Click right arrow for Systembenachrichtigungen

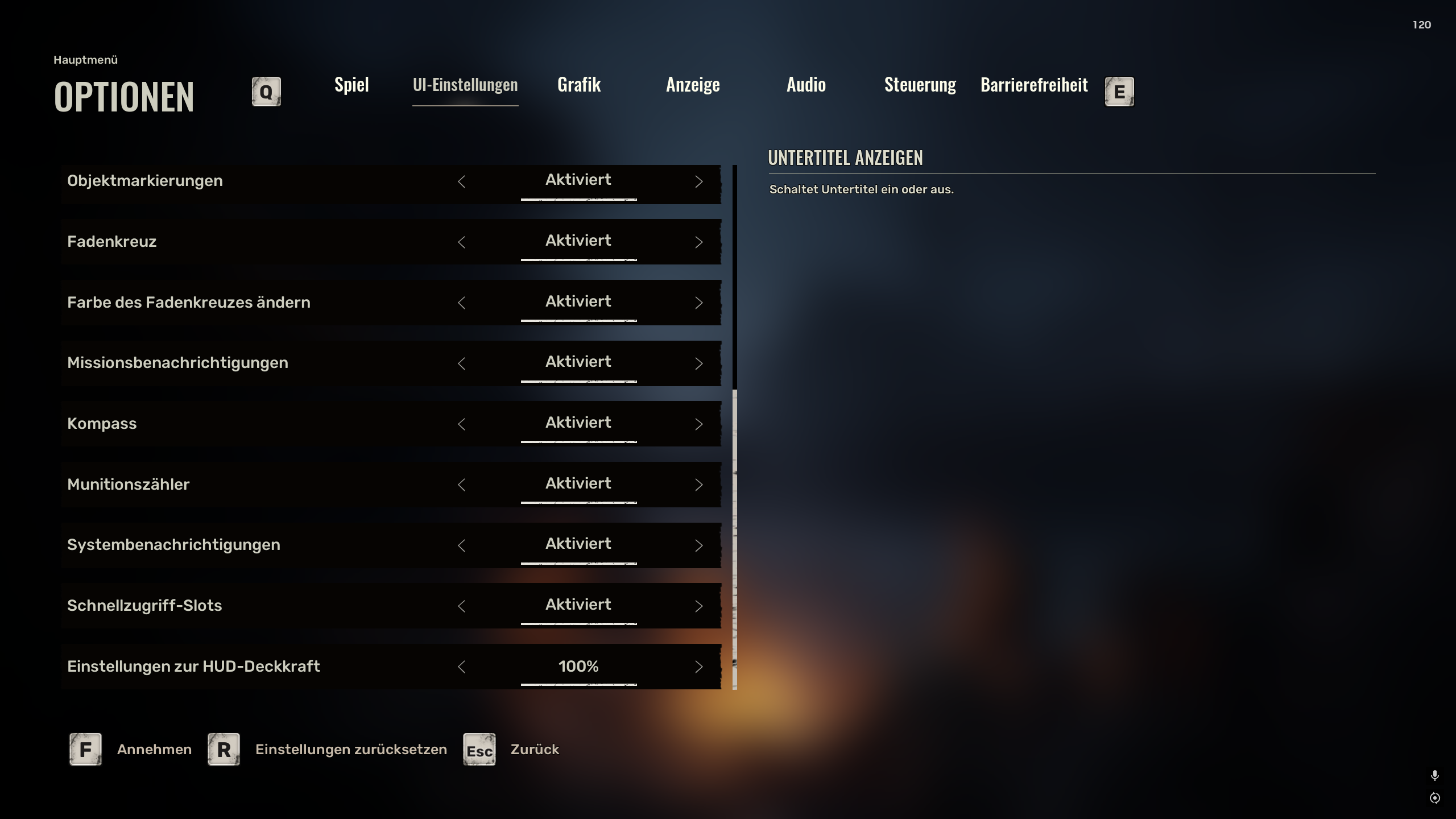tap(699, 545)
